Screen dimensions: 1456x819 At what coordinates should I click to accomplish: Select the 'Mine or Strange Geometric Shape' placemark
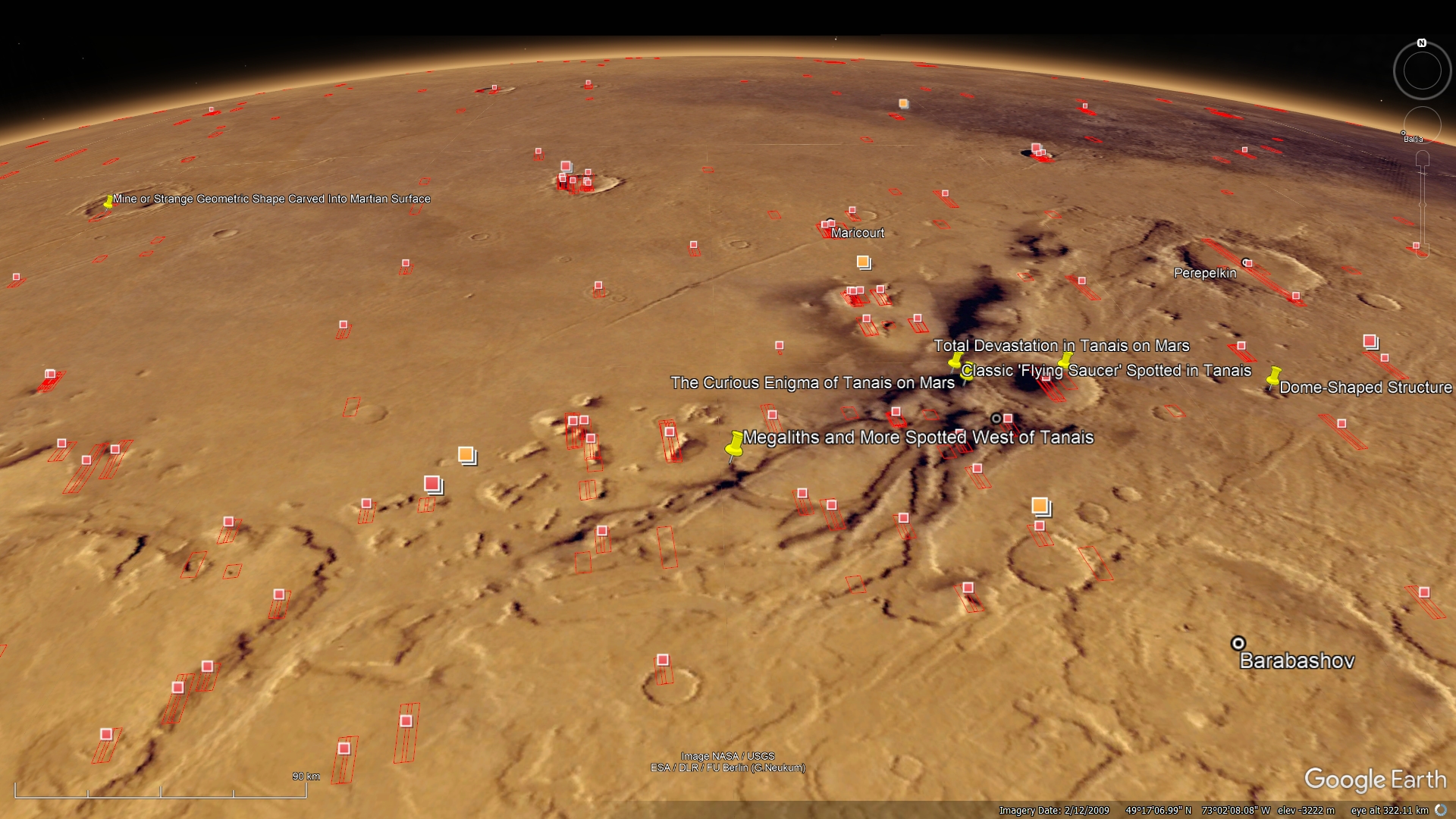271,199
